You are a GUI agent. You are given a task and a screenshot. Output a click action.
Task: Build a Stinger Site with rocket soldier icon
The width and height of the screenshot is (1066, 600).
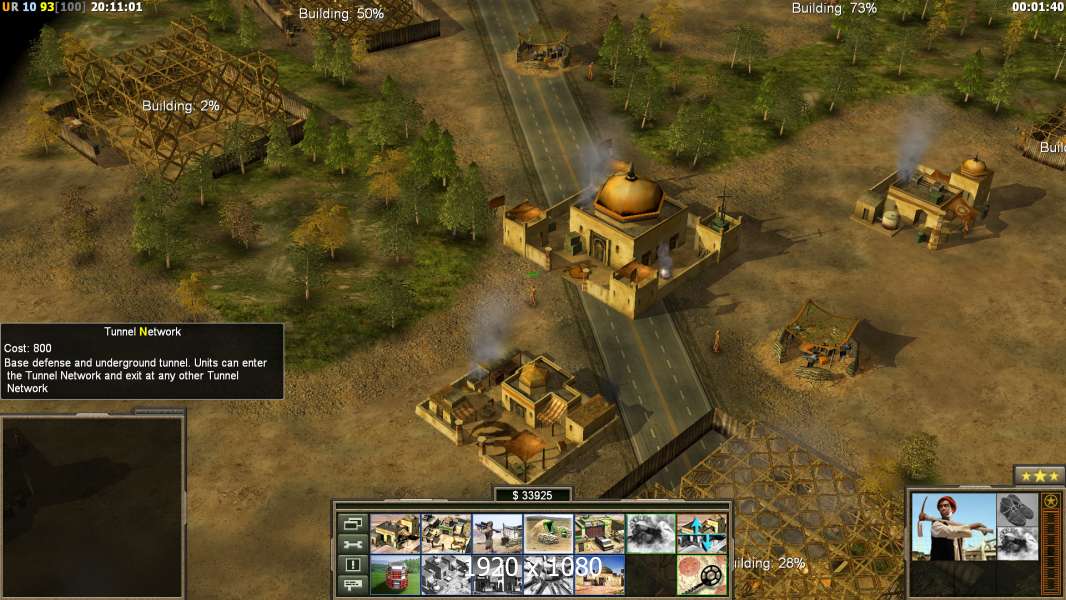(497, 533)
